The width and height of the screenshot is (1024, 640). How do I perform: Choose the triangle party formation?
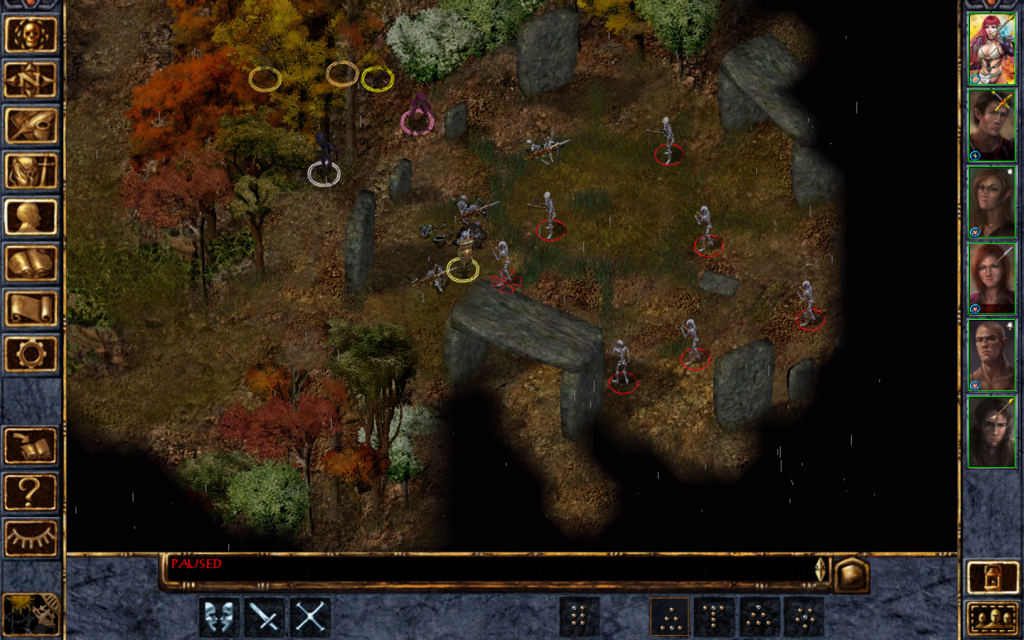669,617
